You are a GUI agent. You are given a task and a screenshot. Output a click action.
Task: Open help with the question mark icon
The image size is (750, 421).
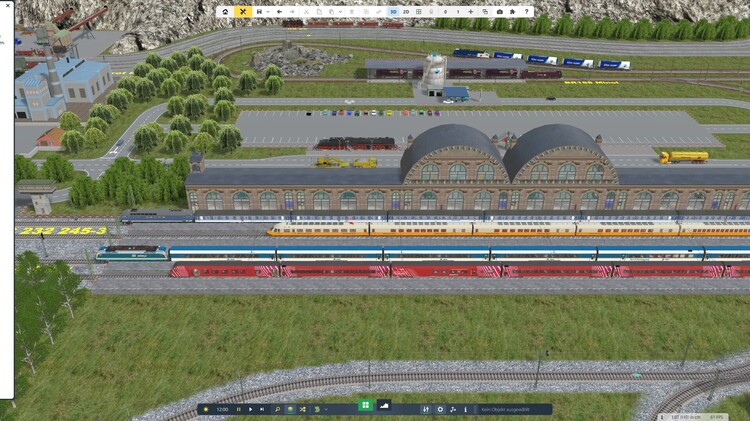point(526,12)
